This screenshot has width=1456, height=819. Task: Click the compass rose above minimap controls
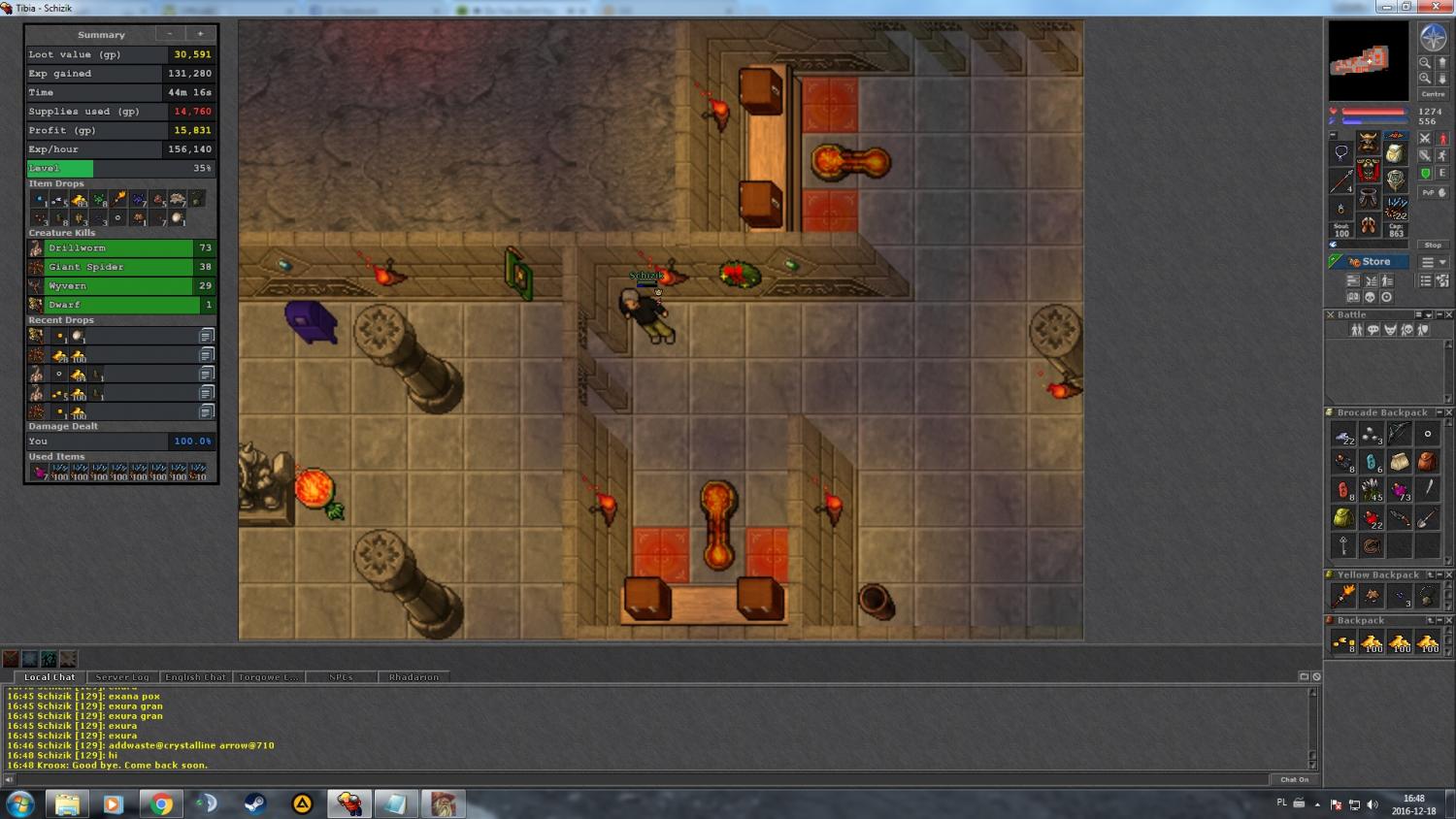[x=1433, y=38]
